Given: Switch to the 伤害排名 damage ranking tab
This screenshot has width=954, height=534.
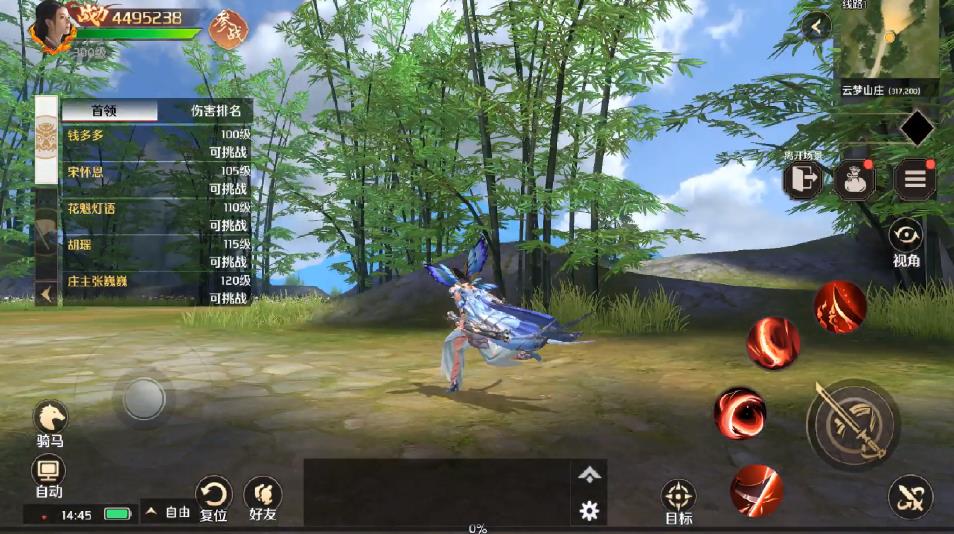Looking at the screenshot, I should pyautogui.click(x=216, y=110).
